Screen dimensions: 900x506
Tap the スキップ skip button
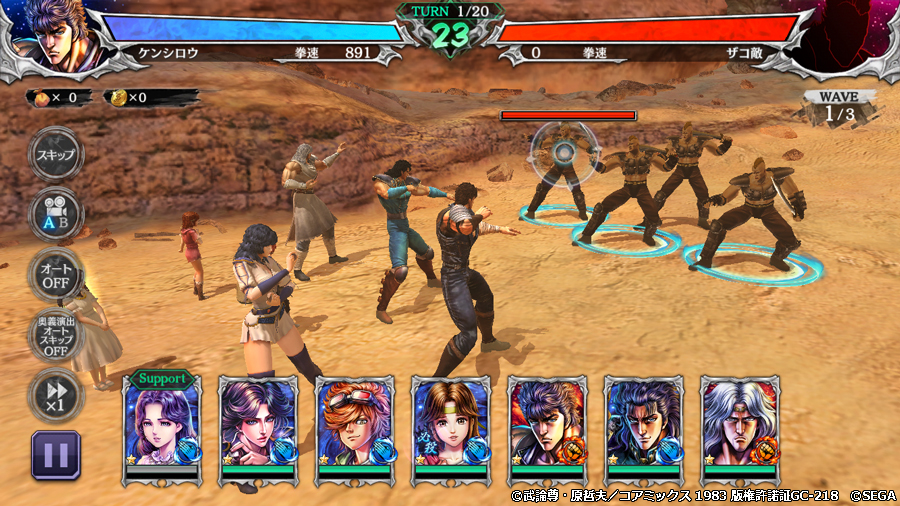[x=55, y=155]
